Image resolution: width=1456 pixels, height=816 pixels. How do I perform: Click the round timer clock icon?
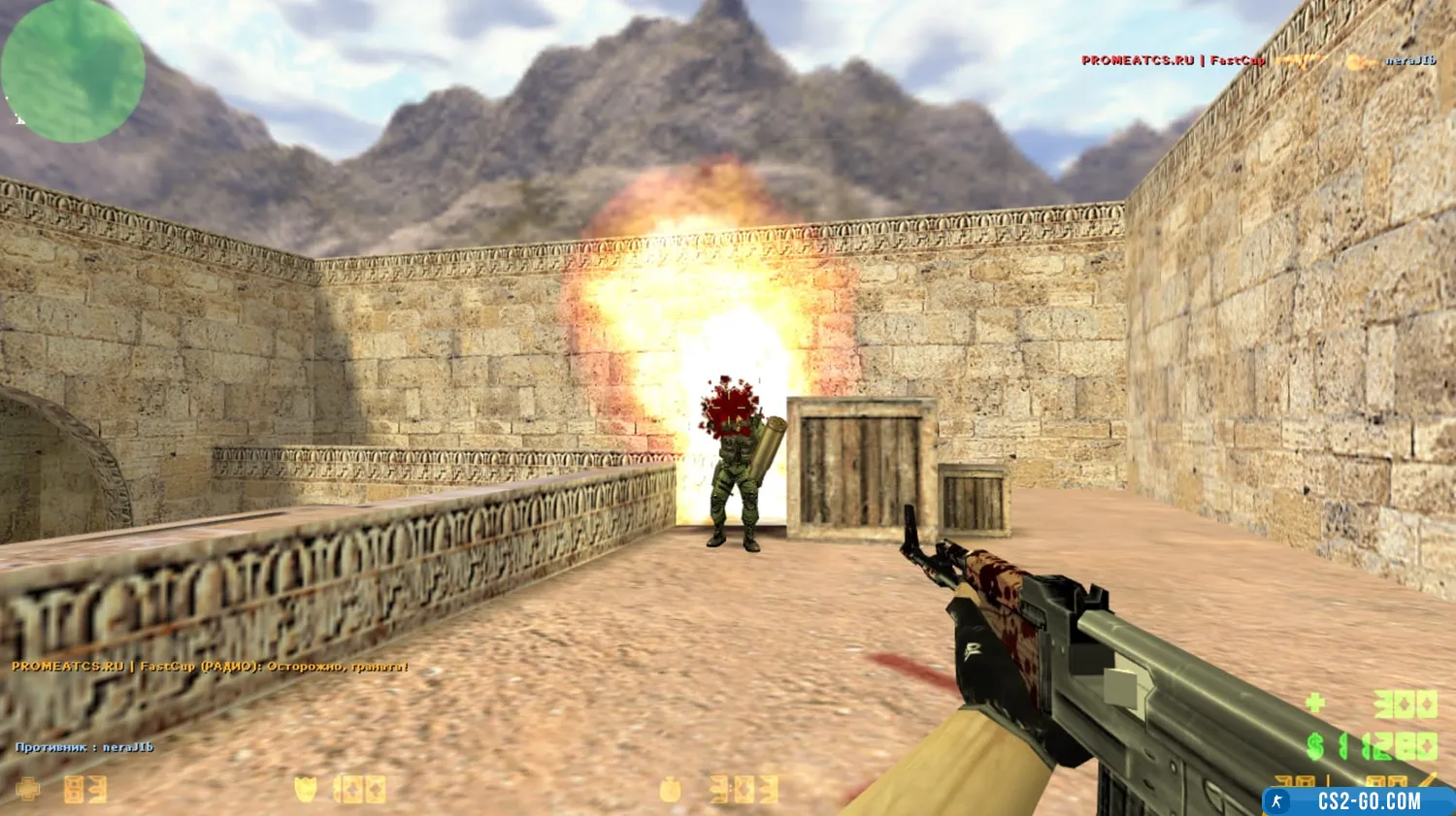coord(670,789)
